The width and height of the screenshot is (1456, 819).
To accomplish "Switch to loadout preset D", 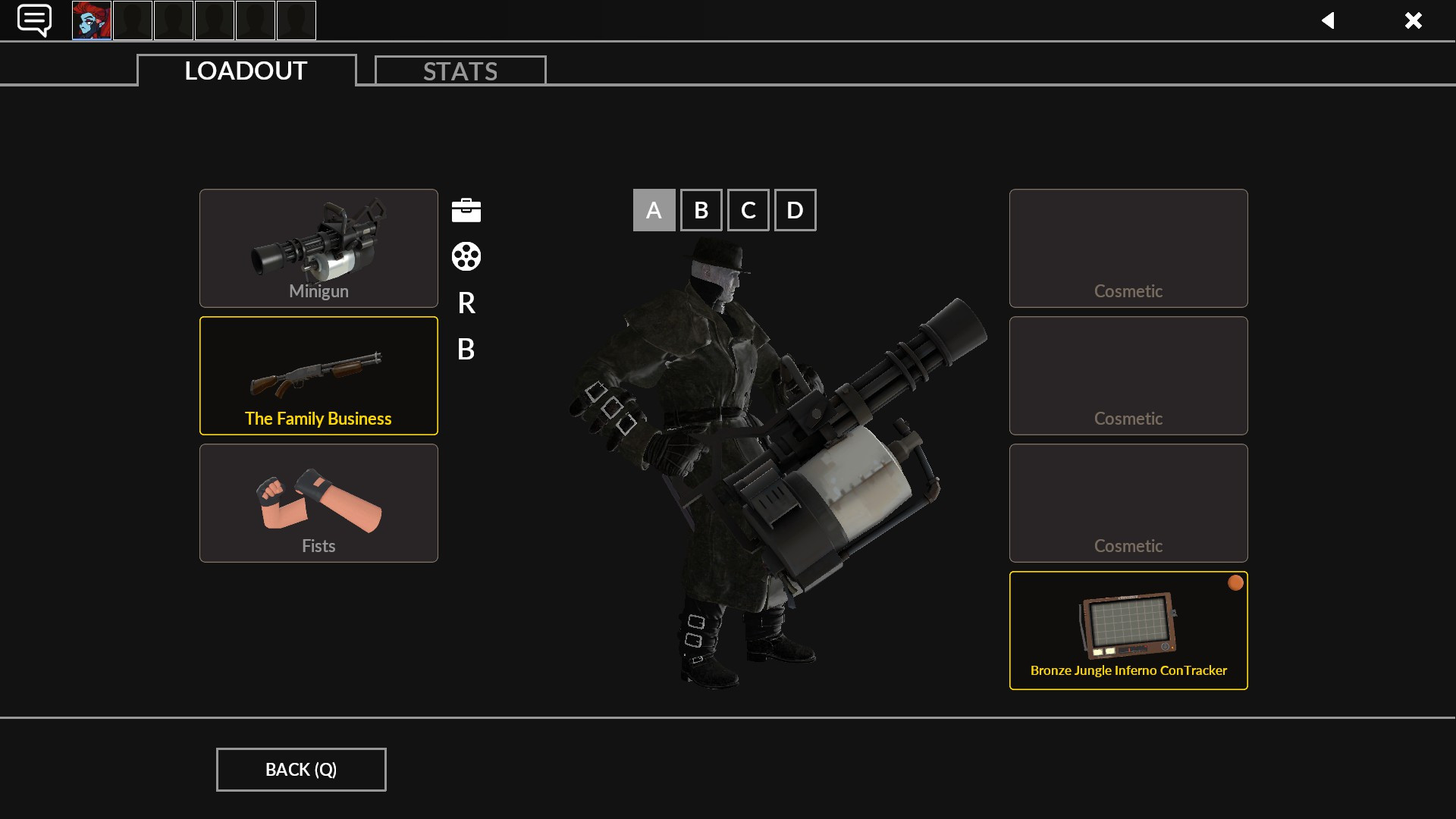I will pyautogui.click(x=795, y=210).
